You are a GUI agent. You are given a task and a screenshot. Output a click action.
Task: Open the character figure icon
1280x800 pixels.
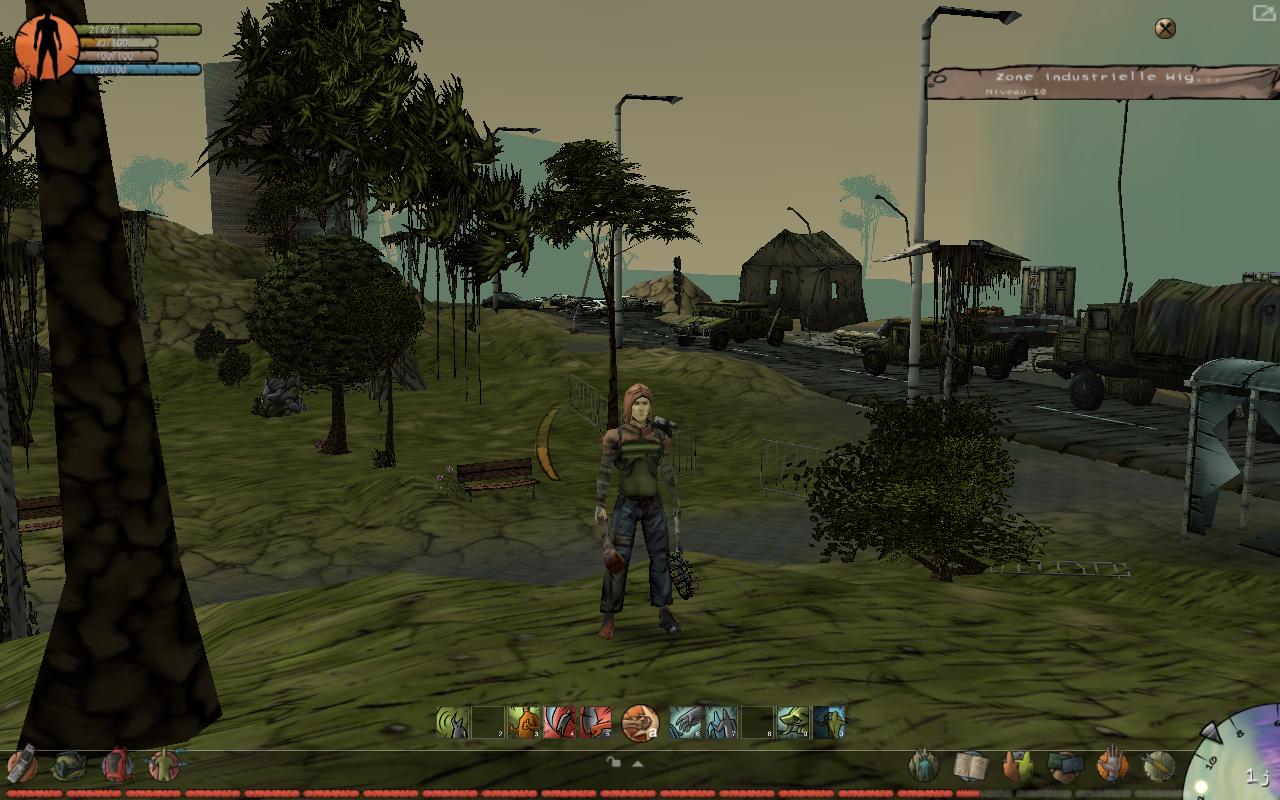pyautogui.click(x=163, y=766)
